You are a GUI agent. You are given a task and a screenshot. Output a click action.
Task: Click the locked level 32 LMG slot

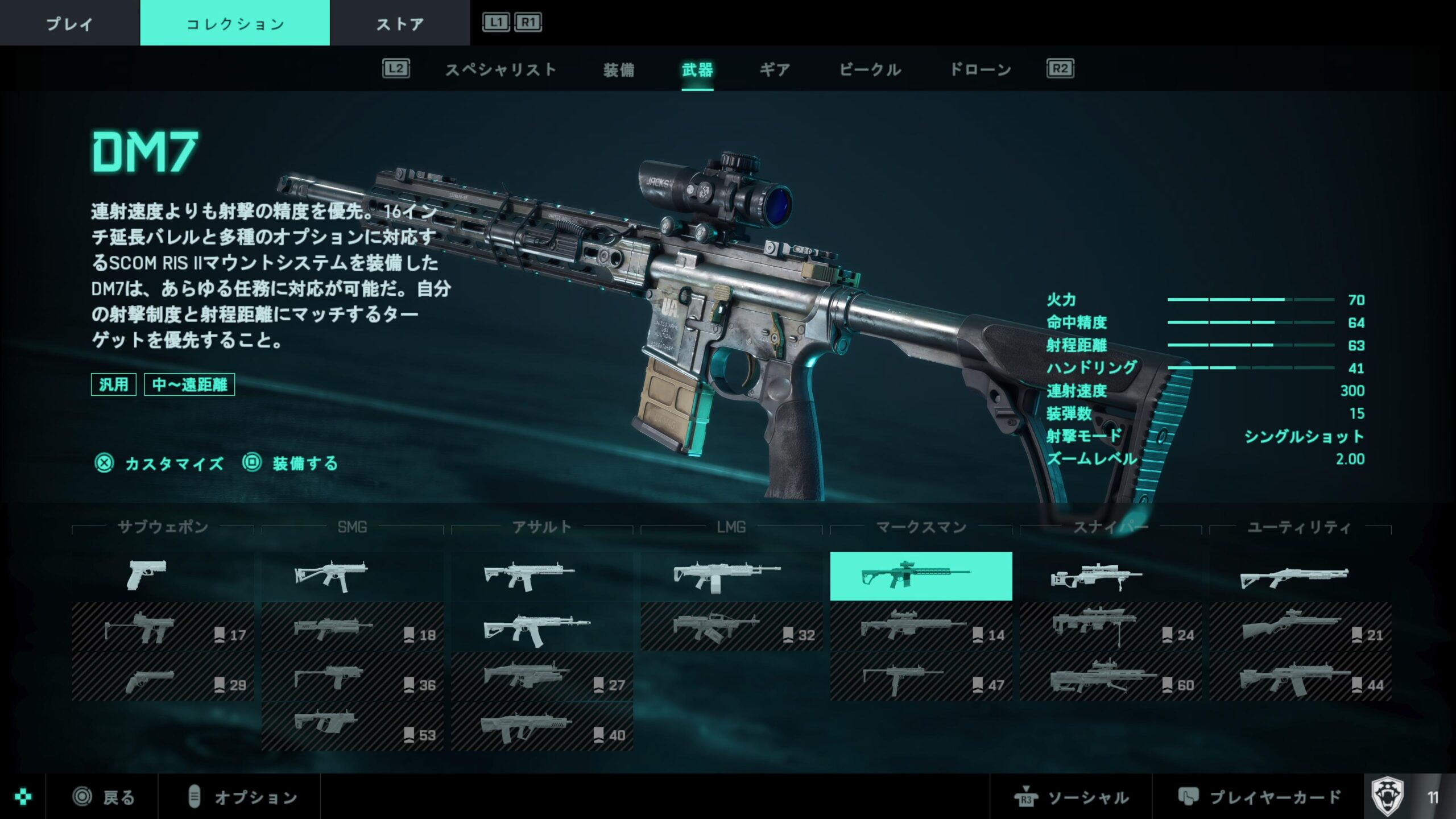[731, 627]
